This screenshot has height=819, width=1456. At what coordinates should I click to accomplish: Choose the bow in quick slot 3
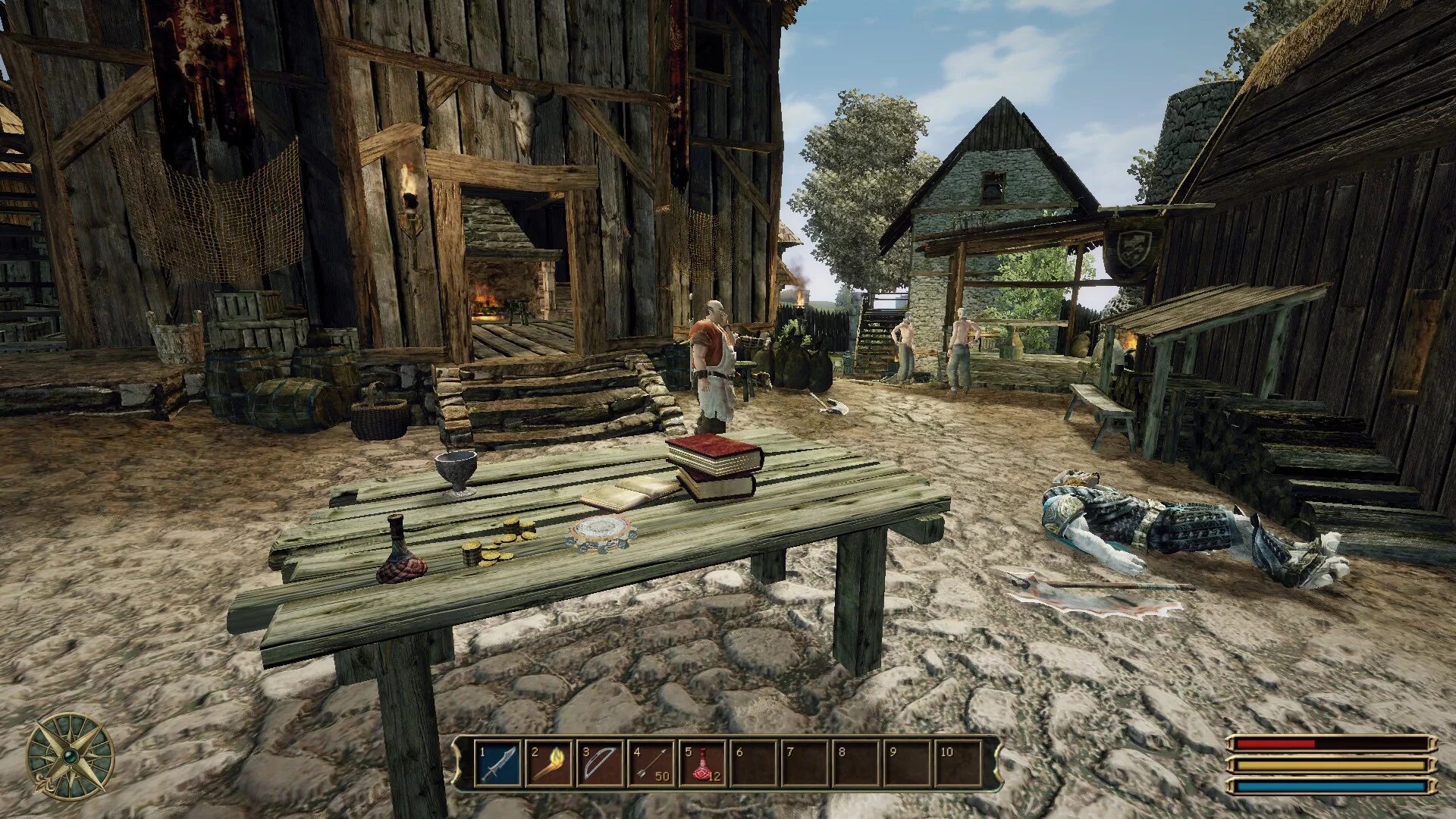pyautogui.click(x=601, y=764)
